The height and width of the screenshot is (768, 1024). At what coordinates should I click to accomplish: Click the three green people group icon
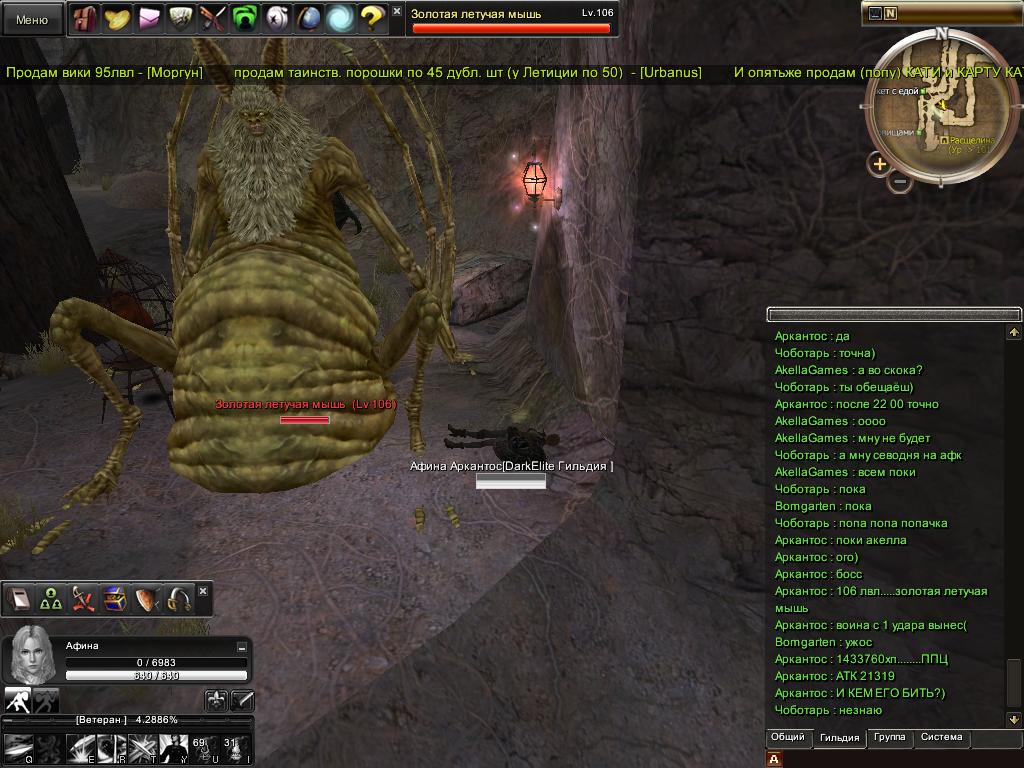pyautogui.click(x=50, y=599)
